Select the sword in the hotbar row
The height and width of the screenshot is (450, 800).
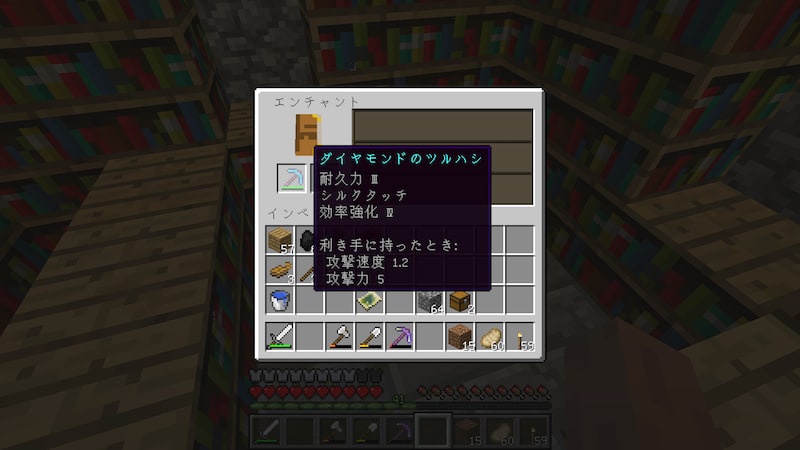click(x=280, y=337)
